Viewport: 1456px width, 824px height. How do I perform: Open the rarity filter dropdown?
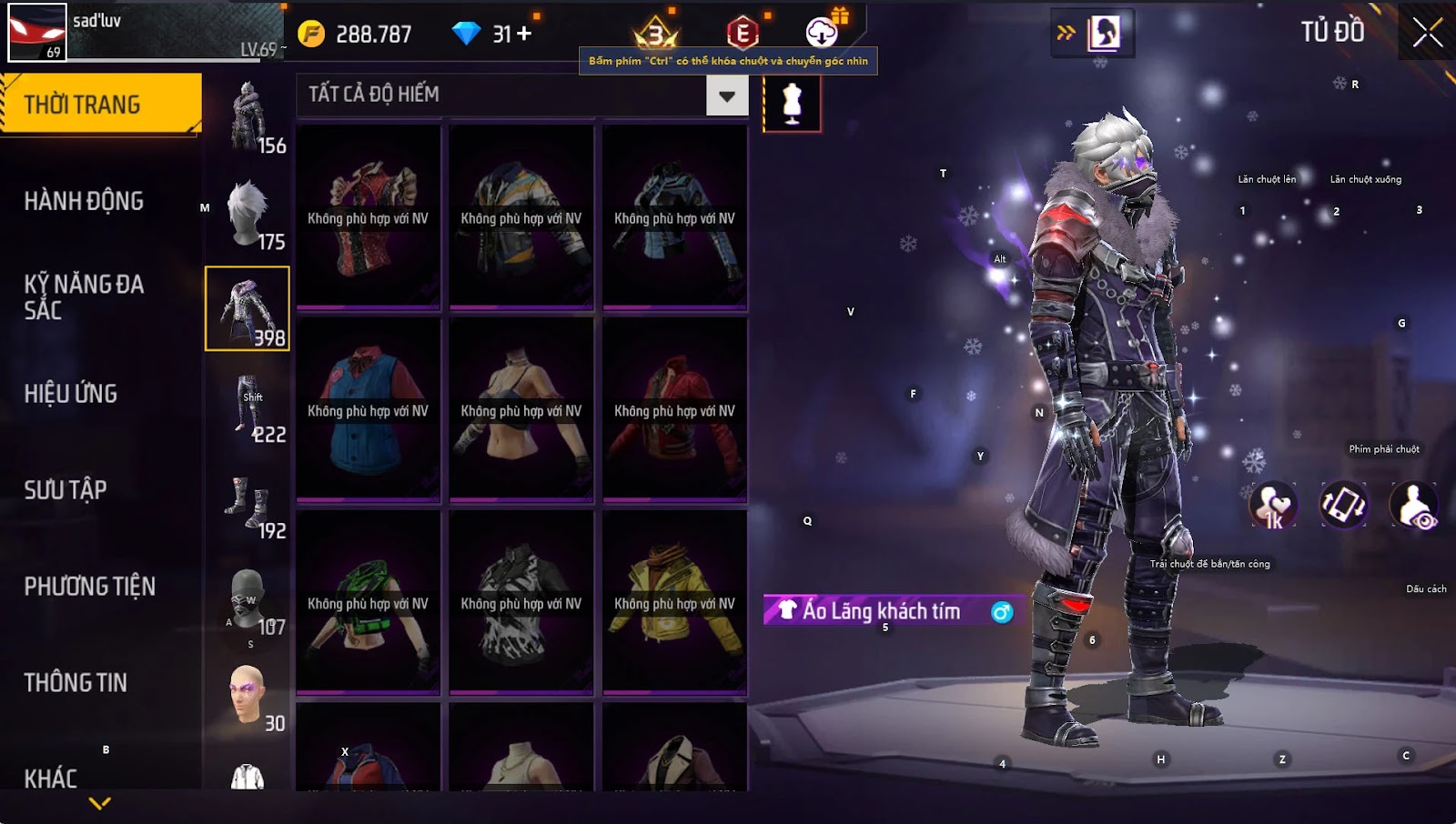(x=727, y=95)
